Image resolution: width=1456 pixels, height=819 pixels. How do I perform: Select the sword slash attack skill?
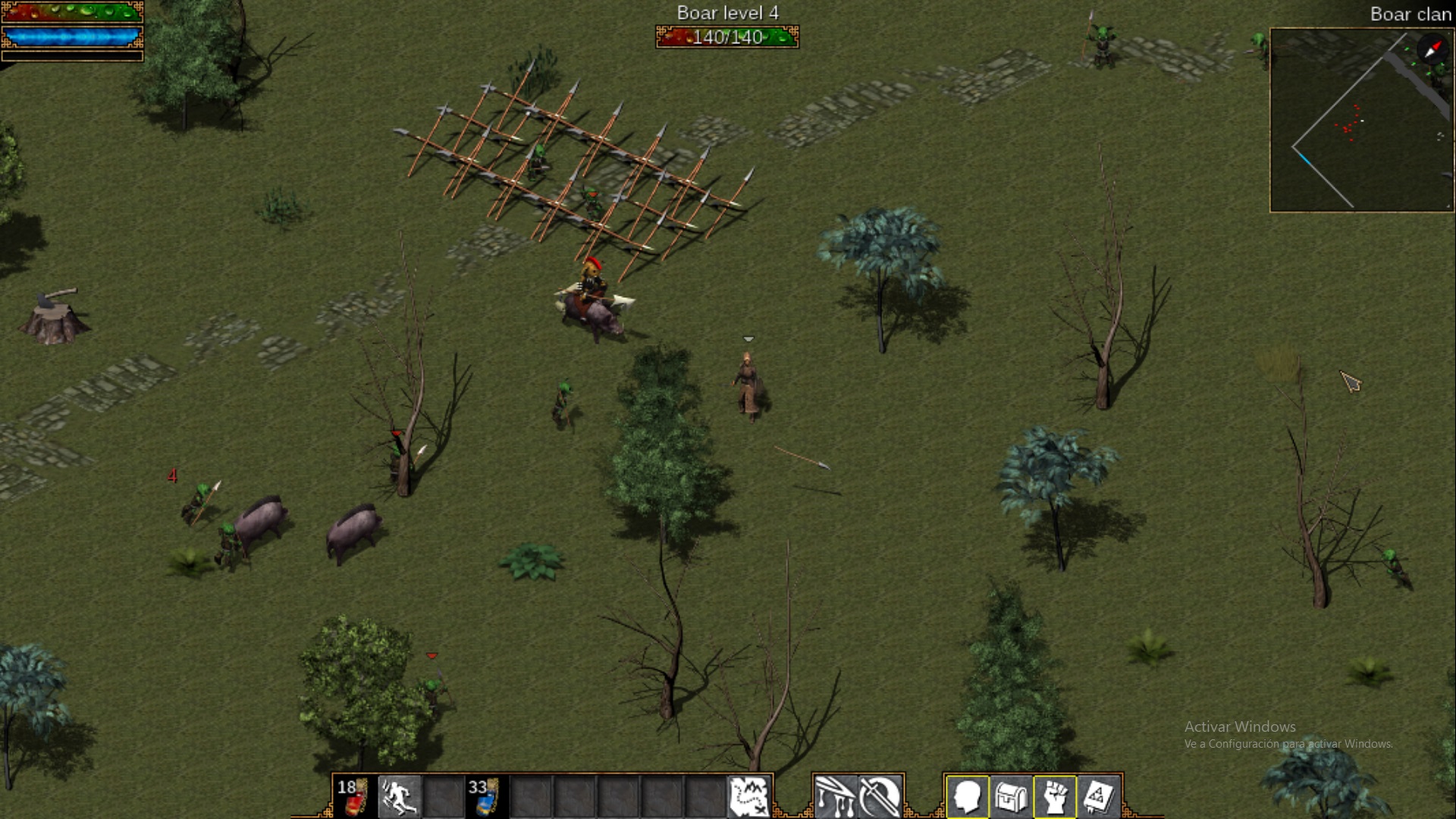tap(880, 796)
